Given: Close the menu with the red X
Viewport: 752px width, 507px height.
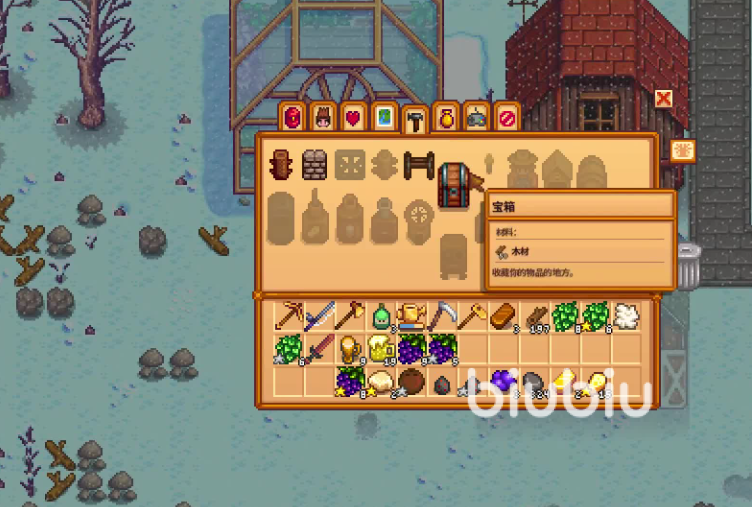Looking at the screenshot, I should pyautogui.click(x=663, y=98).
